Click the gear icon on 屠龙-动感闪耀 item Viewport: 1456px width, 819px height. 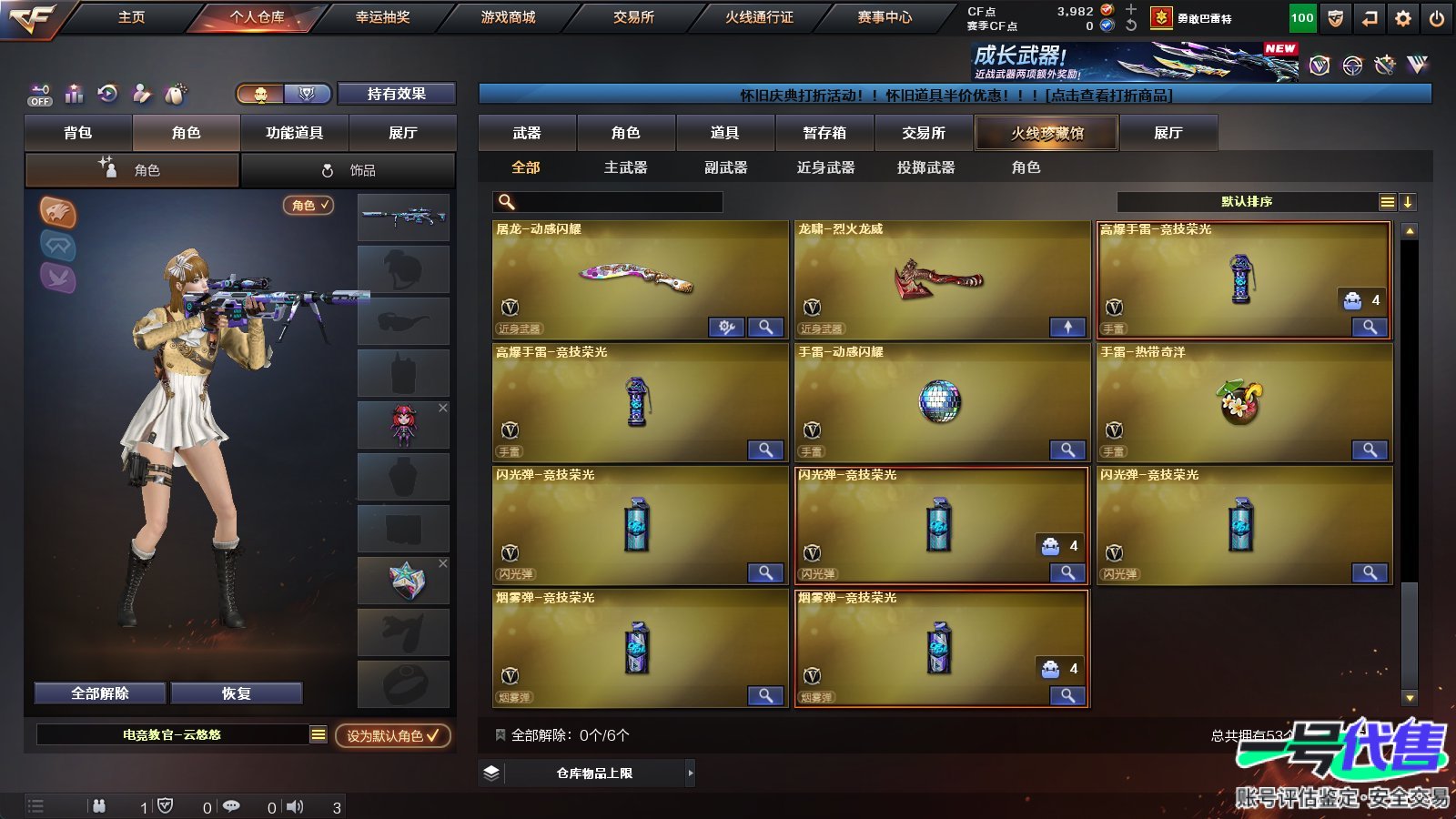pyautogui.click(x=725, y=327)
